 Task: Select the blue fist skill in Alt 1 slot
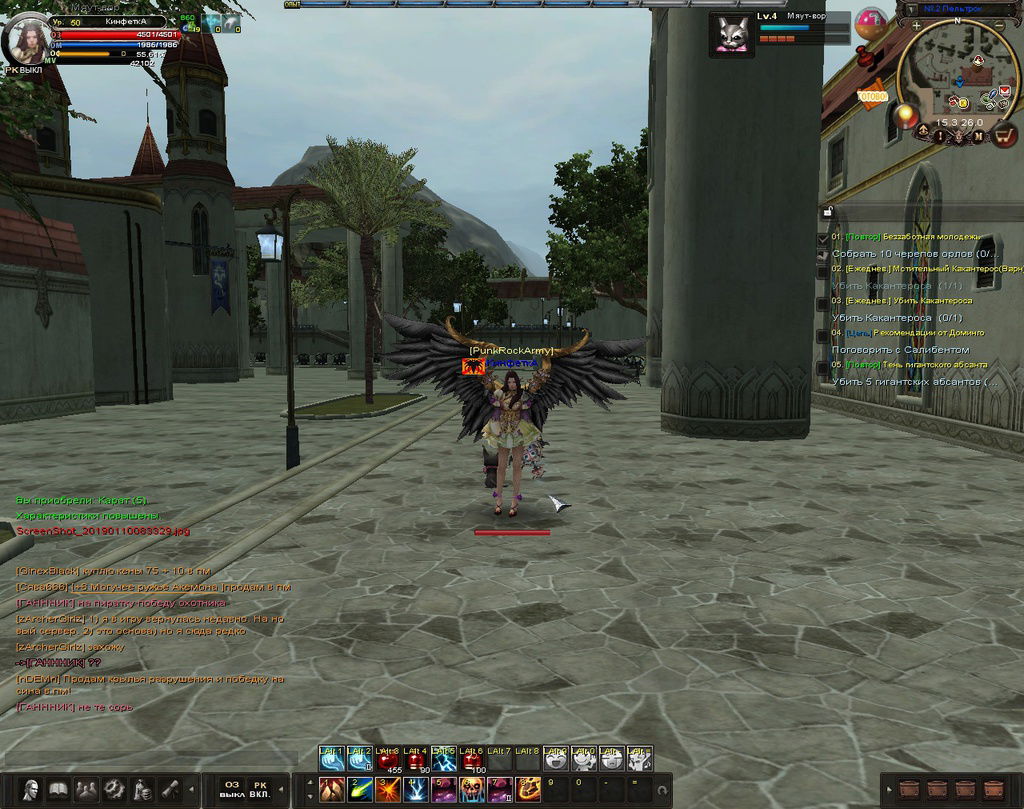point(331,760)
